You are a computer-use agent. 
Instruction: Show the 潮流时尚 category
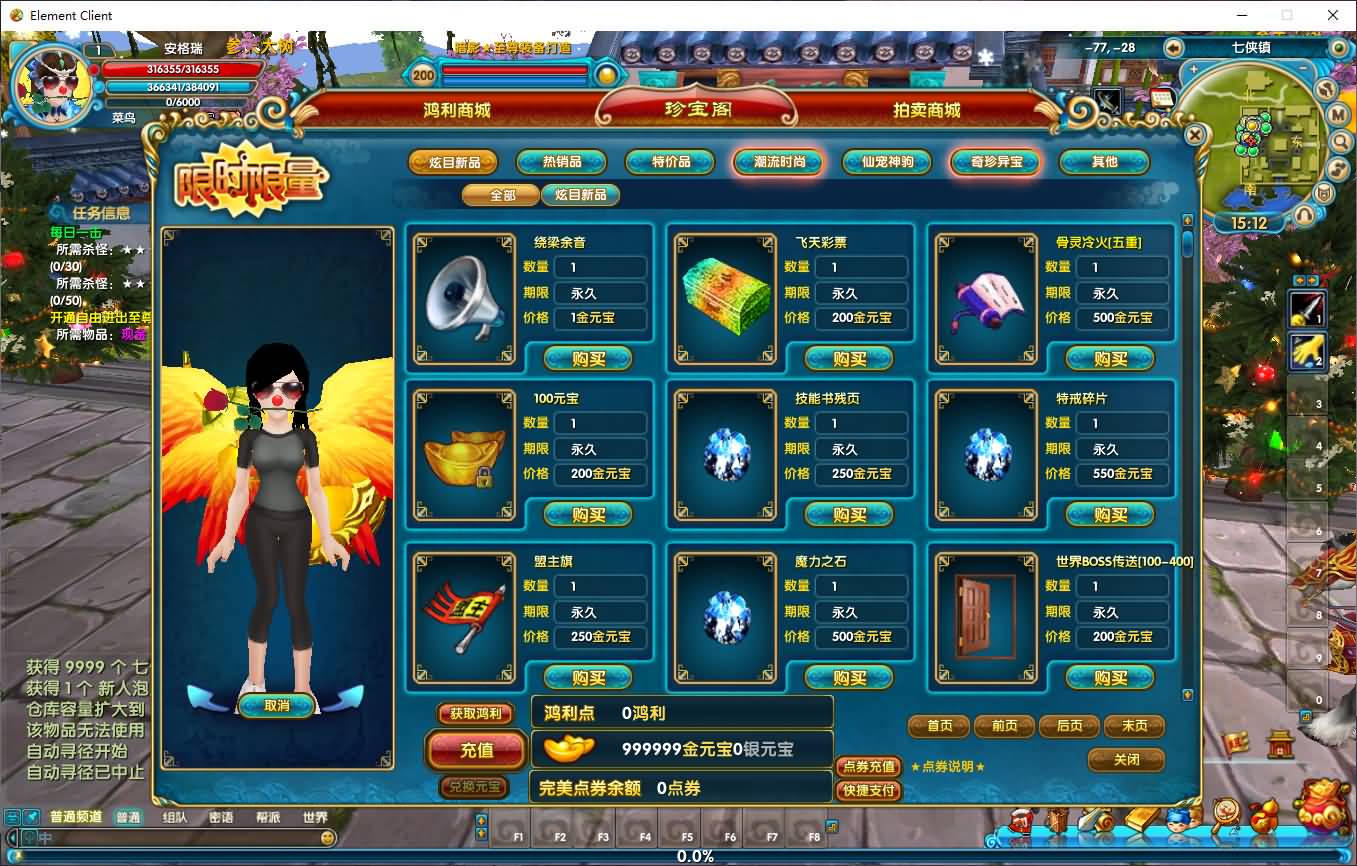779,162
